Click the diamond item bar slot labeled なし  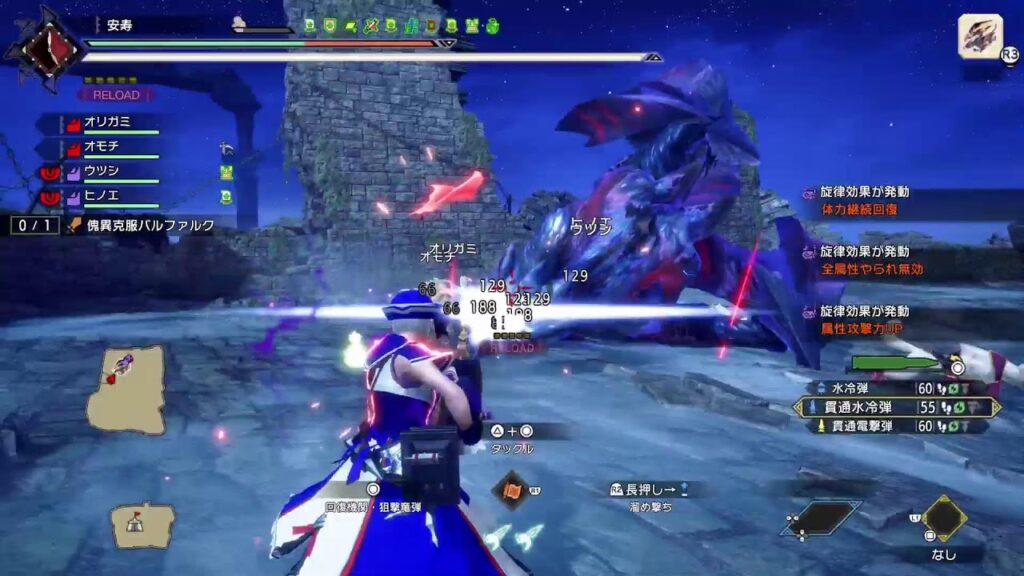click(943, 519)
